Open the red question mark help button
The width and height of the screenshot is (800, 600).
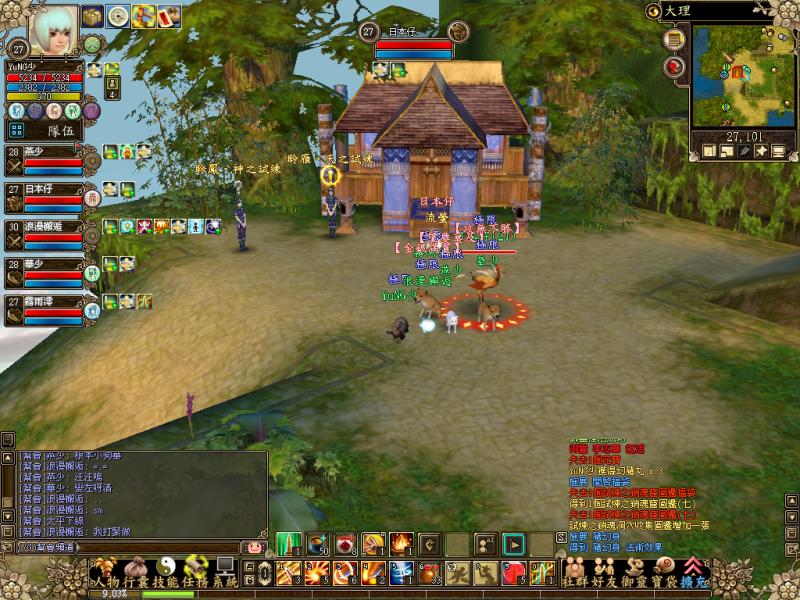675,67
